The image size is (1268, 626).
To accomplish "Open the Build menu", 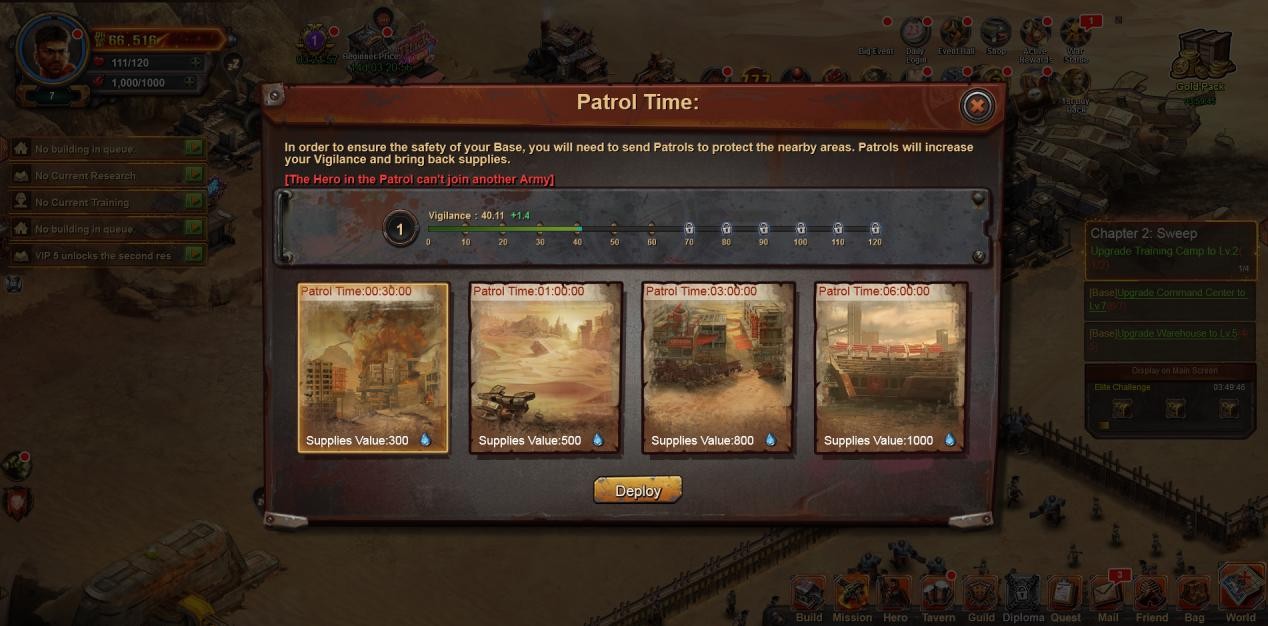I will [x=809, y=596].
